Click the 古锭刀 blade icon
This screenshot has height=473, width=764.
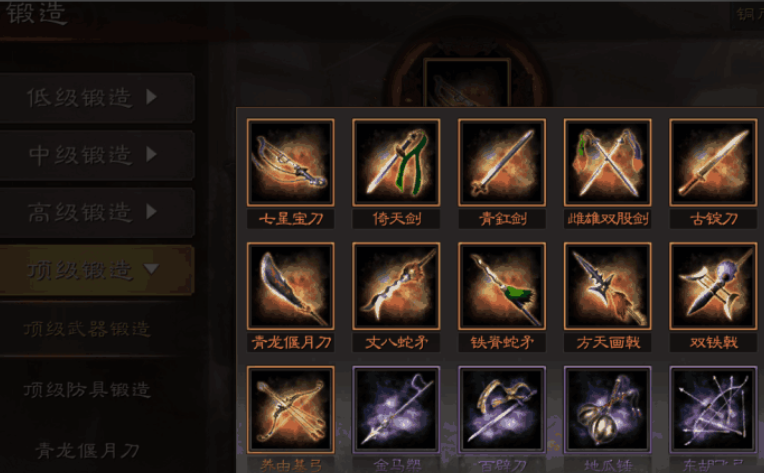tap(713, 163)
